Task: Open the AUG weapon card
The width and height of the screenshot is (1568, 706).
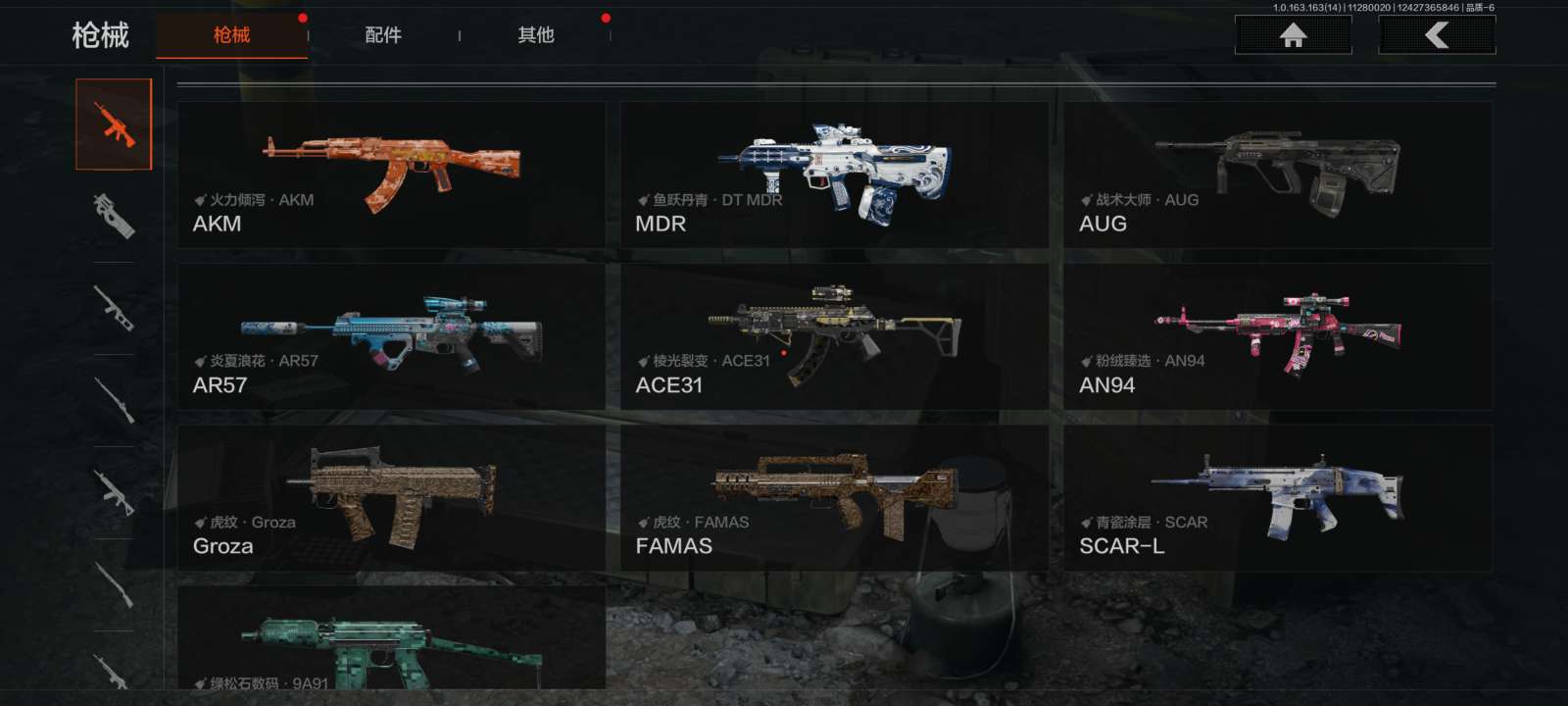Action: pos(1277,175)
